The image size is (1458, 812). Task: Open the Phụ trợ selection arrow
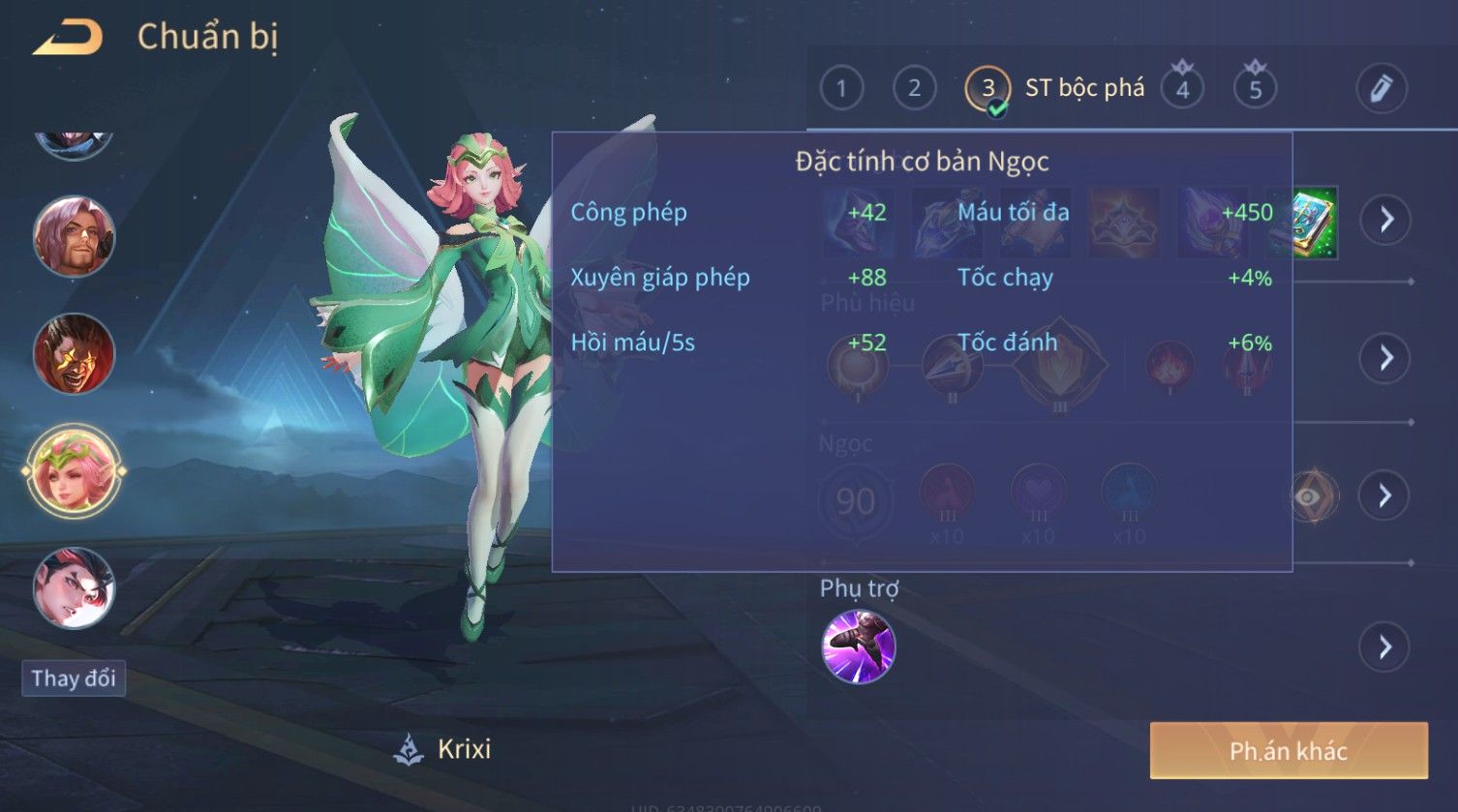coord(1384,647)
